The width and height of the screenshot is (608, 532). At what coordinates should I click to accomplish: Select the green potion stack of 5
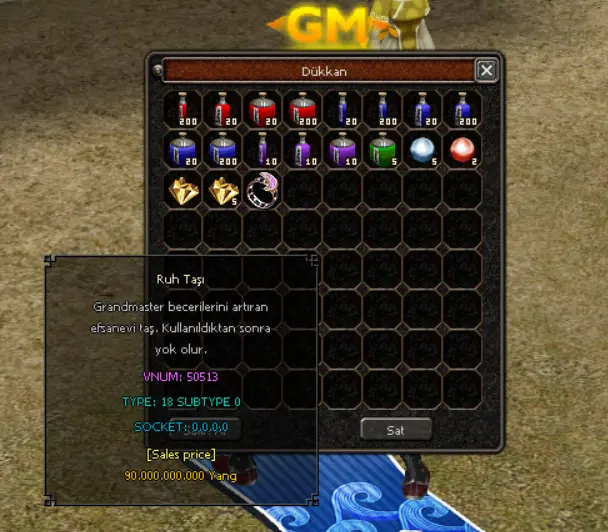pyautogui.click(x=382, y=150)
